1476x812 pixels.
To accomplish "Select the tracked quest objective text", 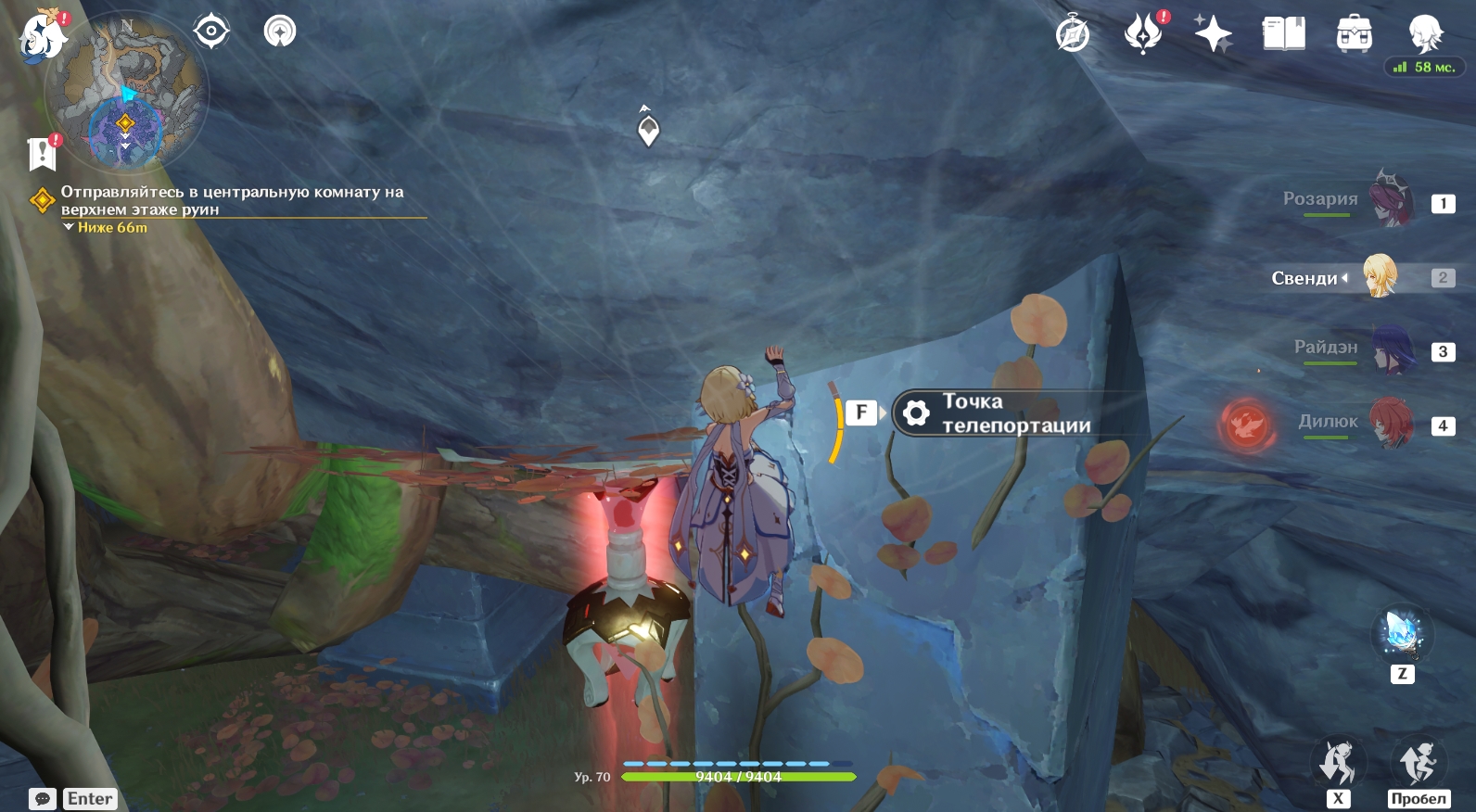I will point(232,200).
